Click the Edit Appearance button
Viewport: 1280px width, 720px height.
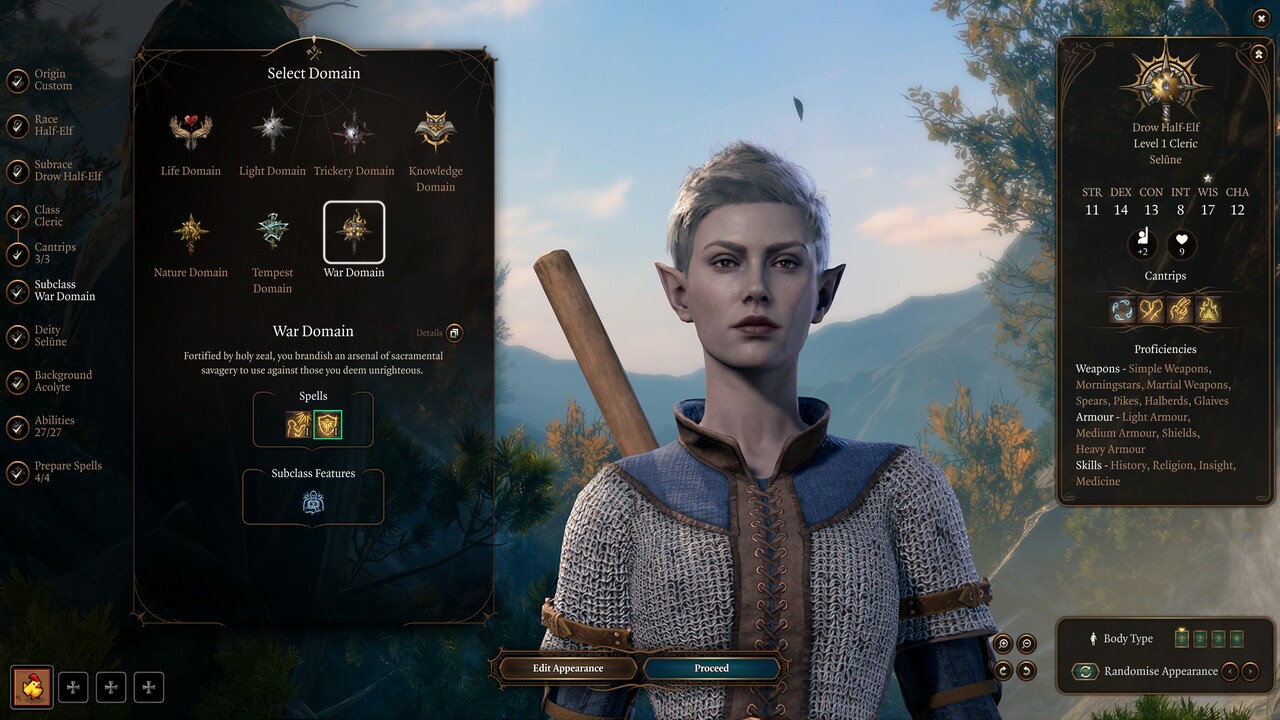click(567, 668)
